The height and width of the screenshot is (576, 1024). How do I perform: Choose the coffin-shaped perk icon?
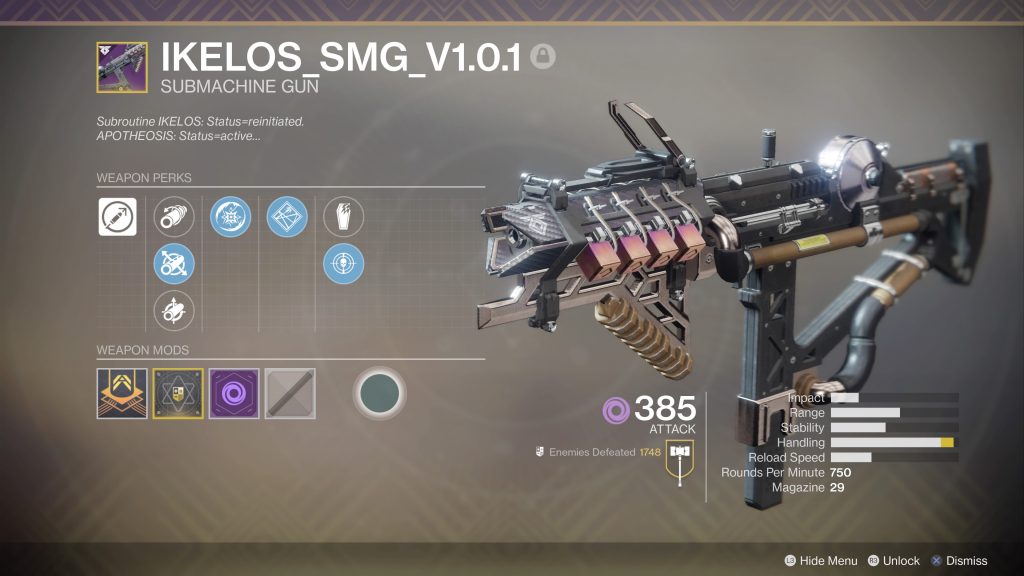[x=343, y=217]
